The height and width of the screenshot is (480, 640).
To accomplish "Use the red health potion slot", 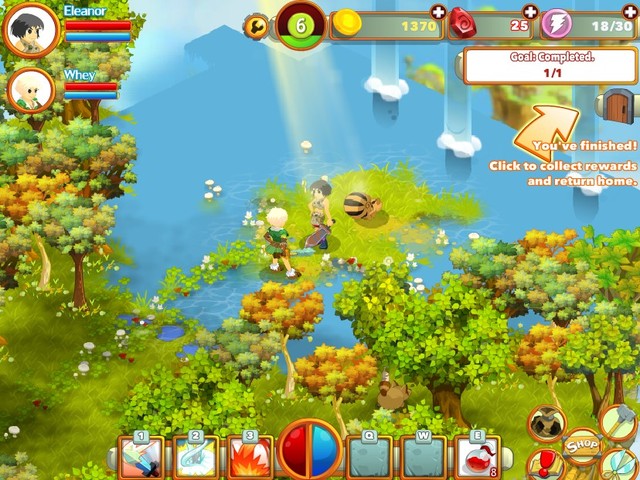I will coord(477,456).
